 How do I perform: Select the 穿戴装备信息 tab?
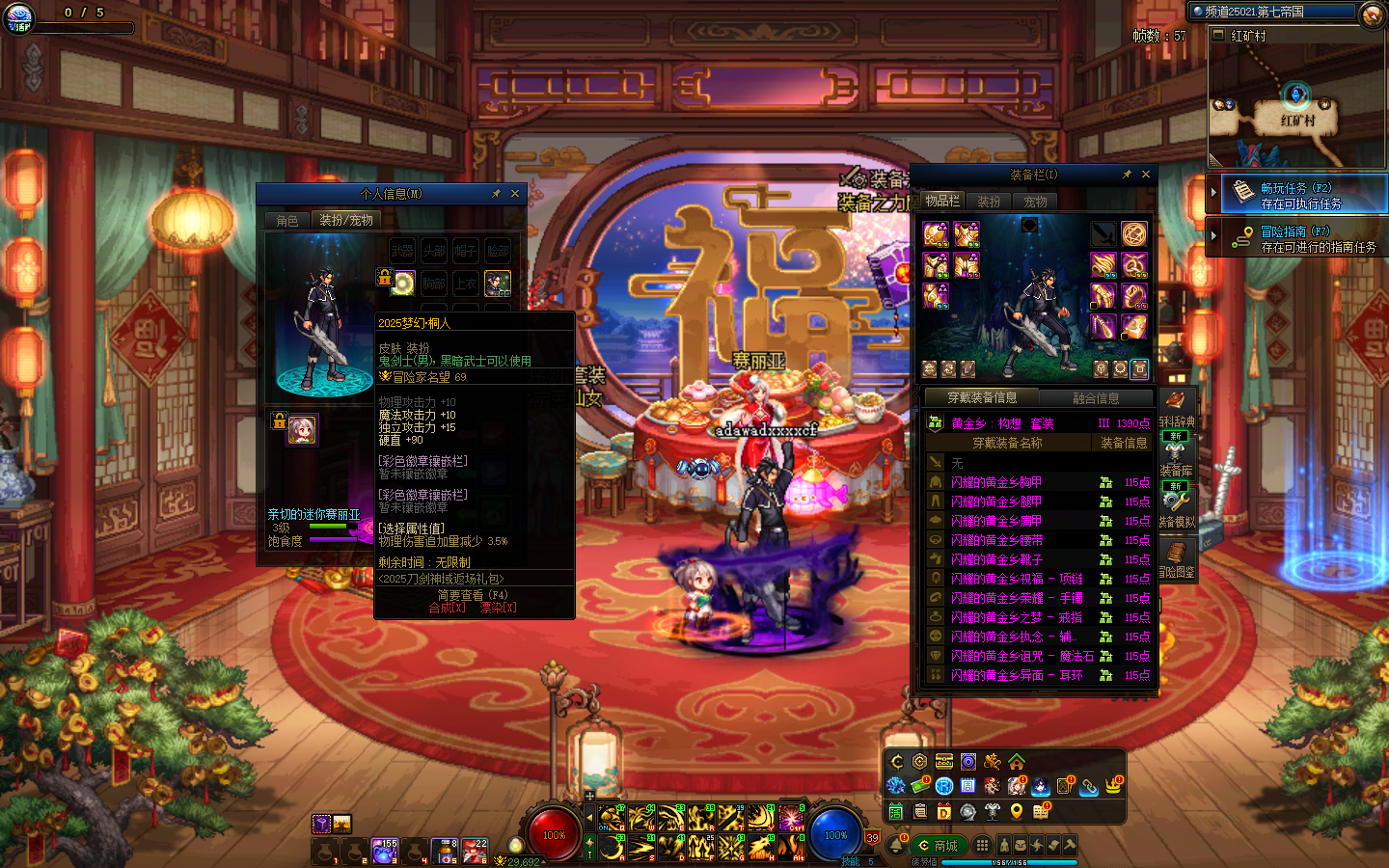pyautogui.click(x=981, y=398)
